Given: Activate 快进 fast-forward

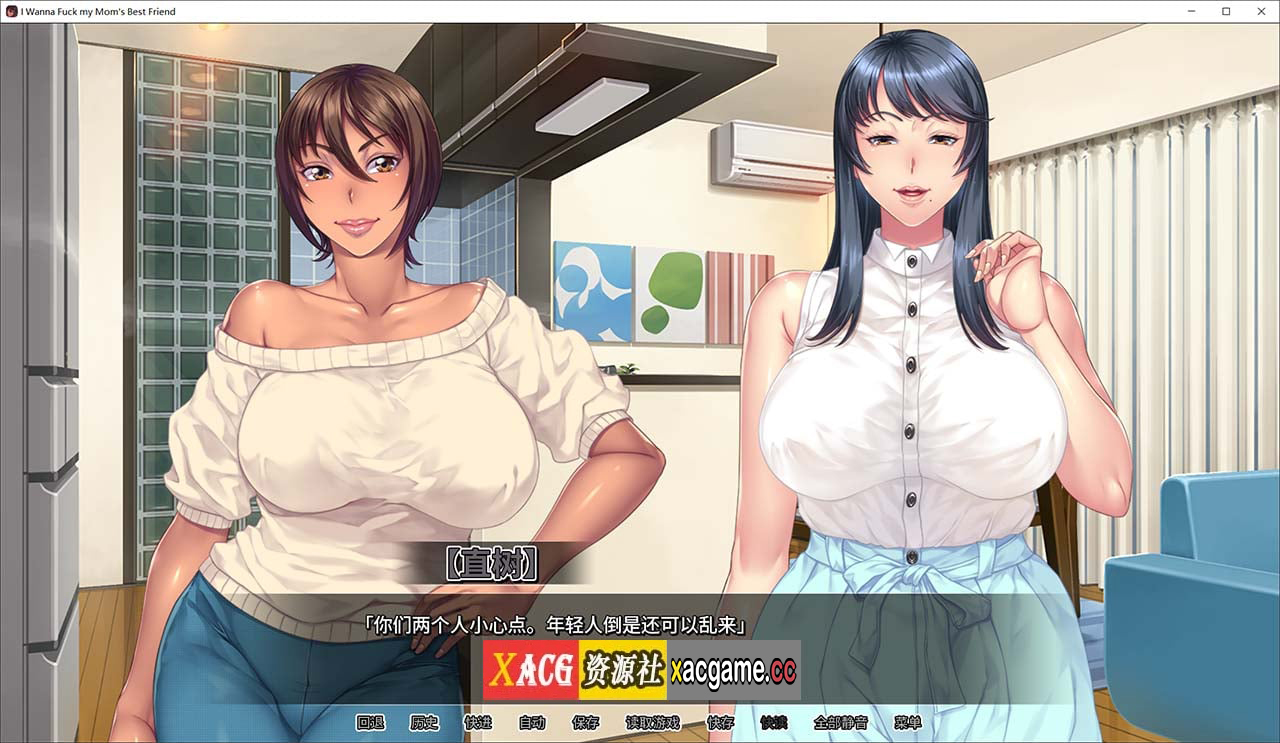Looking at the screenshot, I should [478, 722].
